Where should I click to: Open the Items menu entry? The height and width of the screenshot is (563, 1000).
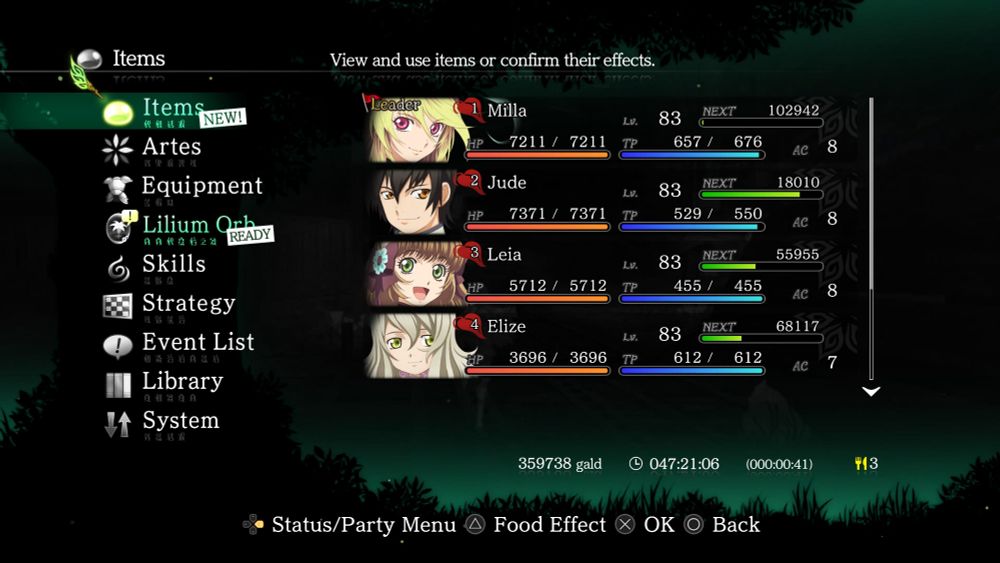[x=172, y=108]
